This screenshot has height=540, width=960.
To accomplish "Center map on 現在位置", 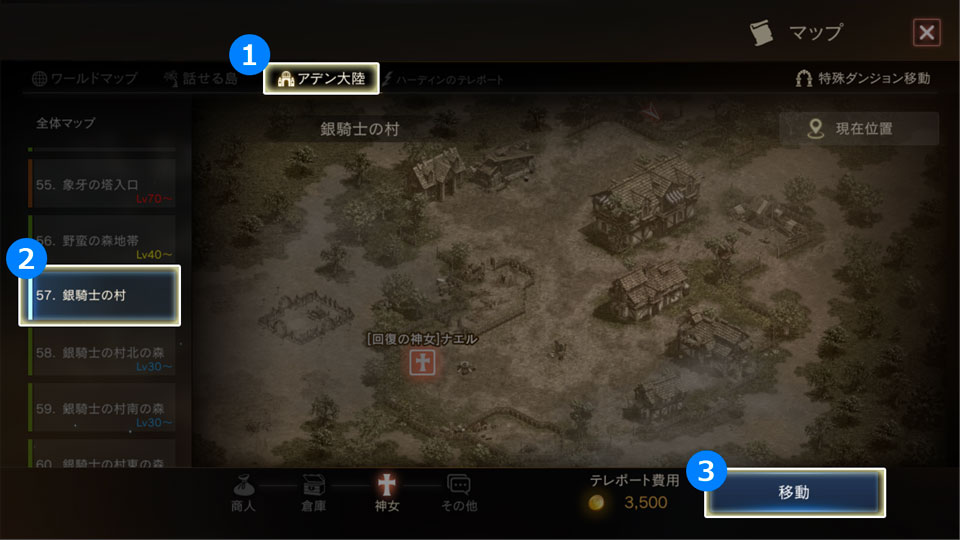I will 858,128.
